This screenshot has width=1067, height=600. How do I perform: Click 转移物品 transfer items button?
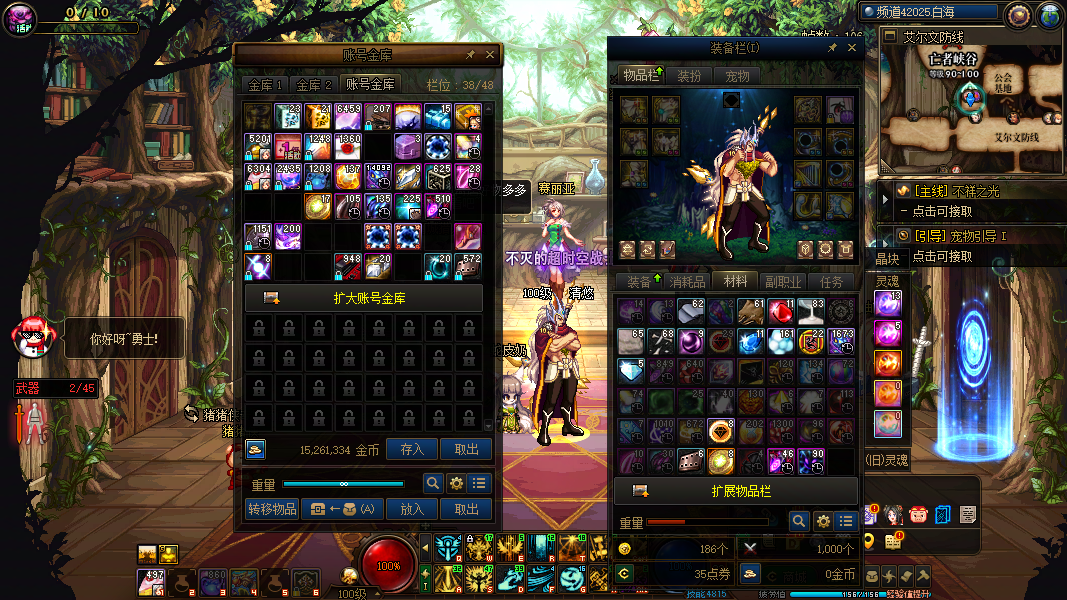click(272, 508)
